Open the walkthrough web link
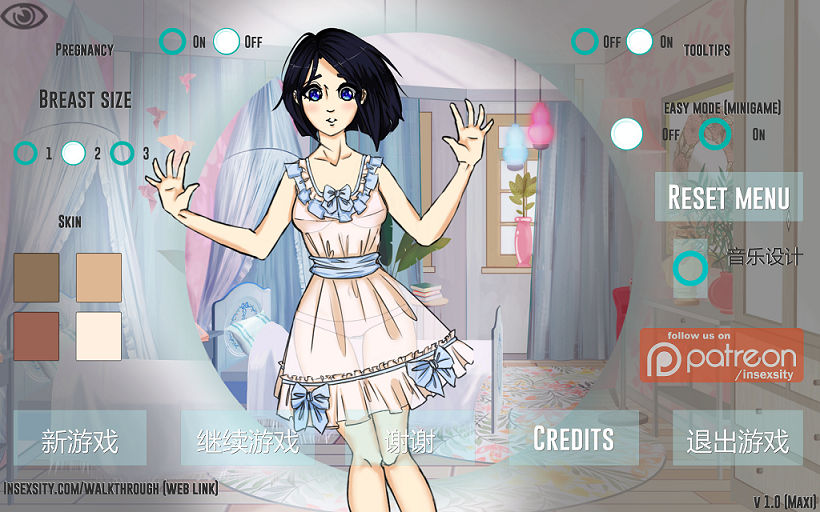 111,489
